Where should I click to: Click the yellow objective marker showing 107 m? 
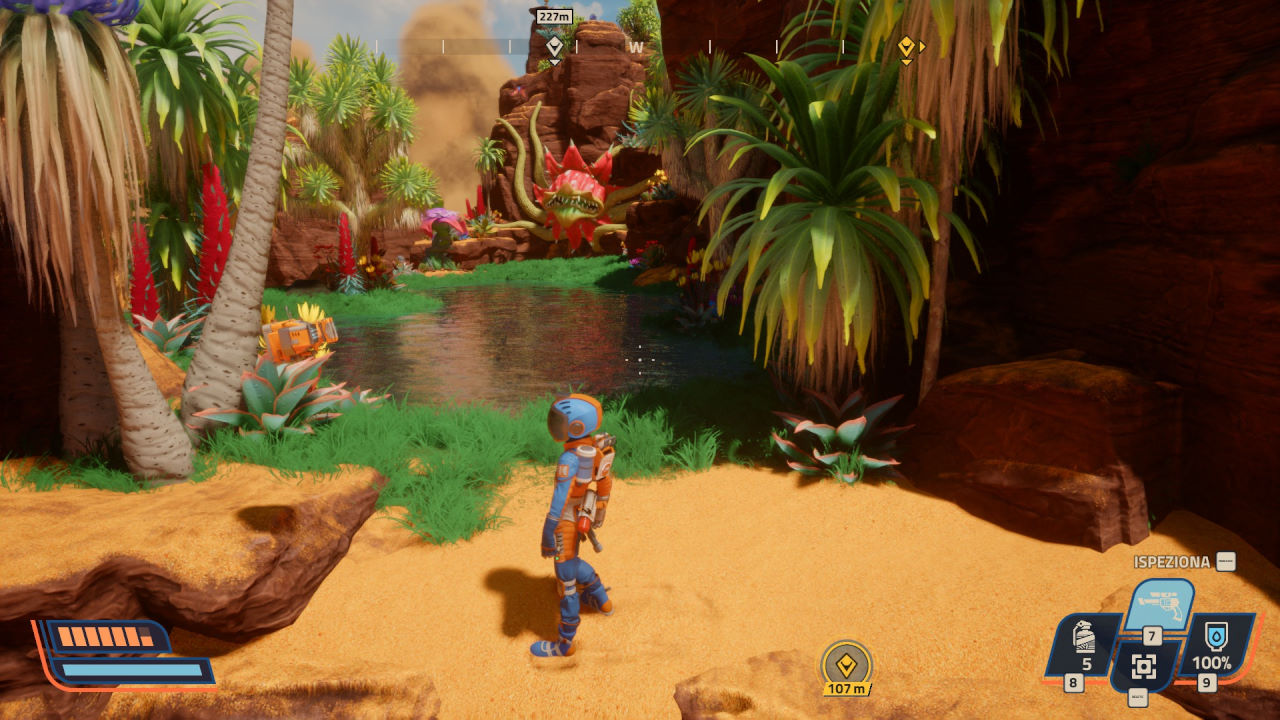point(846,665)
